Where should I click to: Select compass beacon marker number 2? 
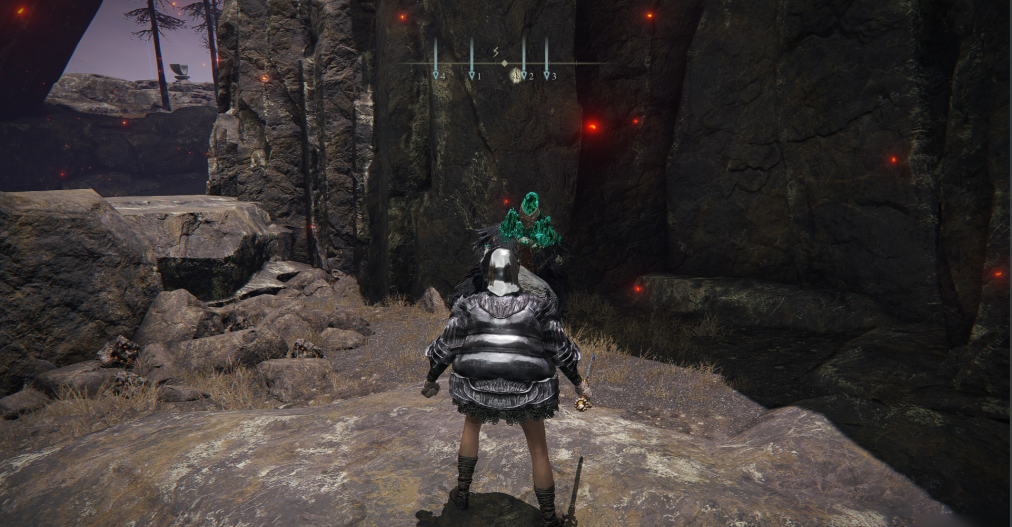tap(526, 75)
